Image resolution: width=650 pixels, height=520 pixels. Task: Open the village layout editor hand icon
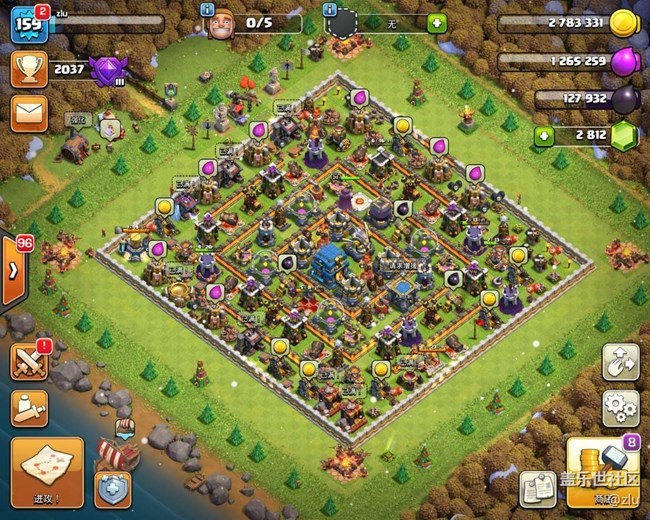pyautogui.click(x=620, y=362)
